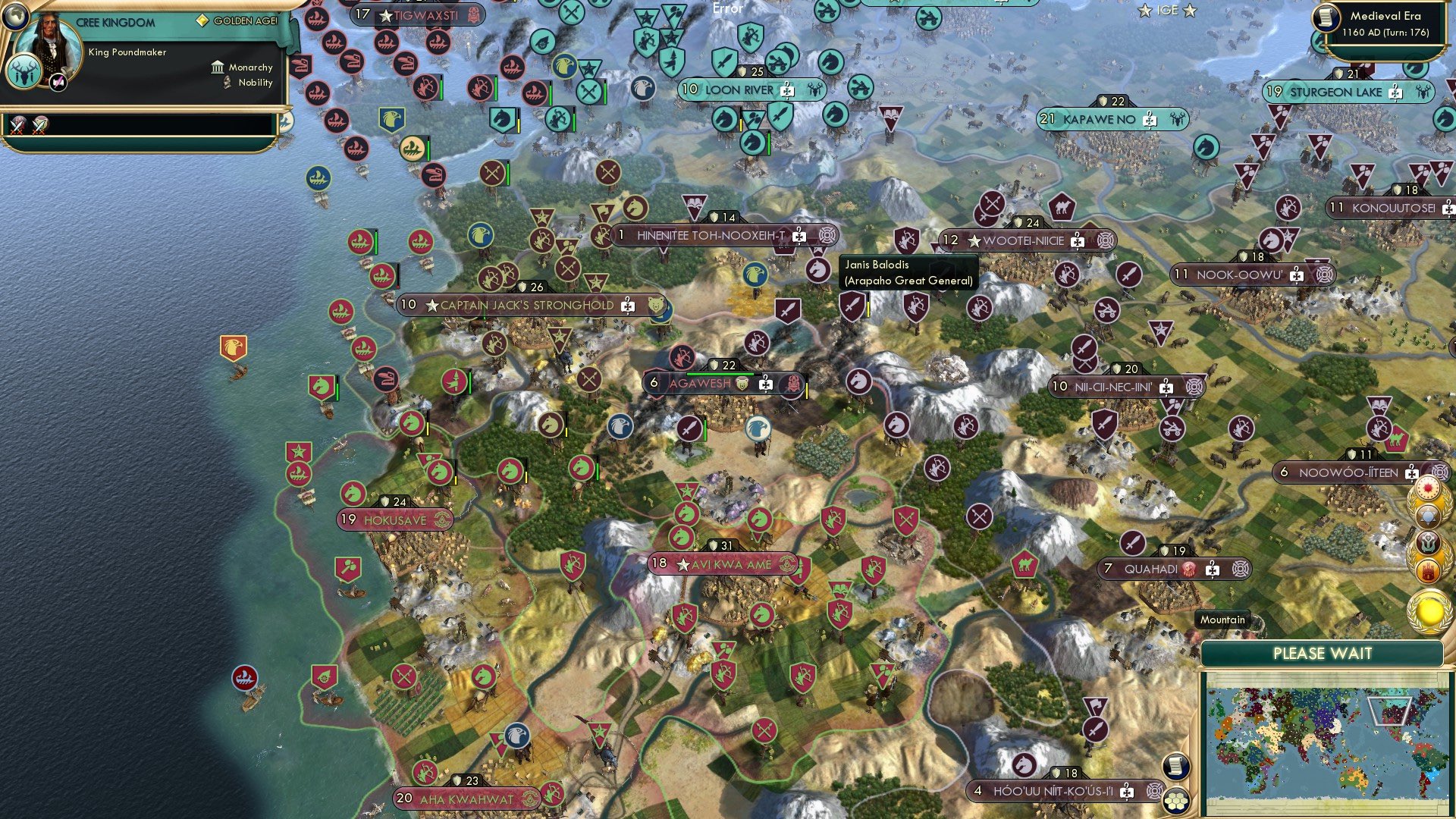Click the Nobility policy icon
The width and height of the screenshot is (1456, 819).
pyautogui.click(x=227, y=82)
